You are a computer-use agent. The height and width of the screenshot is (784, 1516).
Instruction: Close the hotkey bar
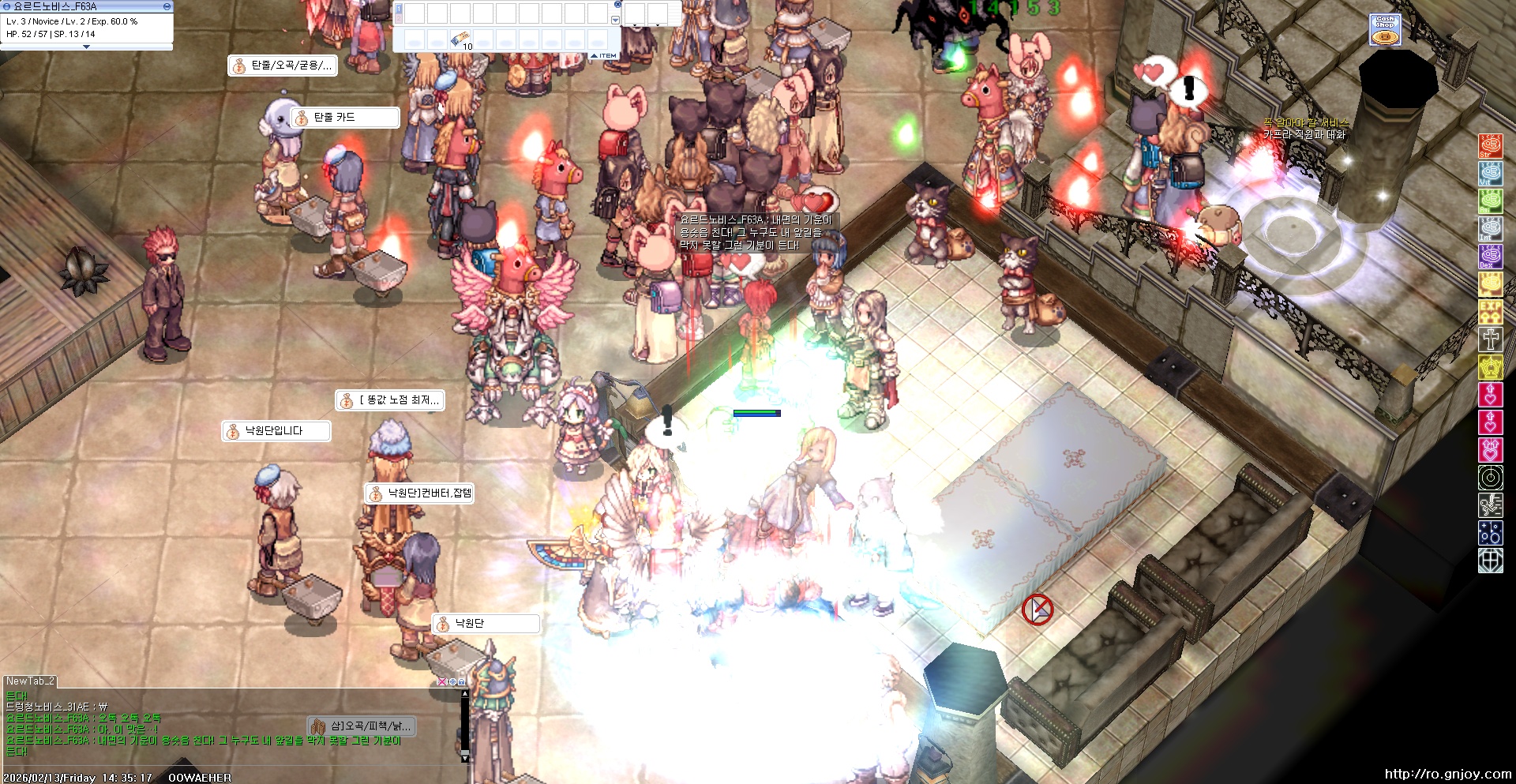click(617, 5)
